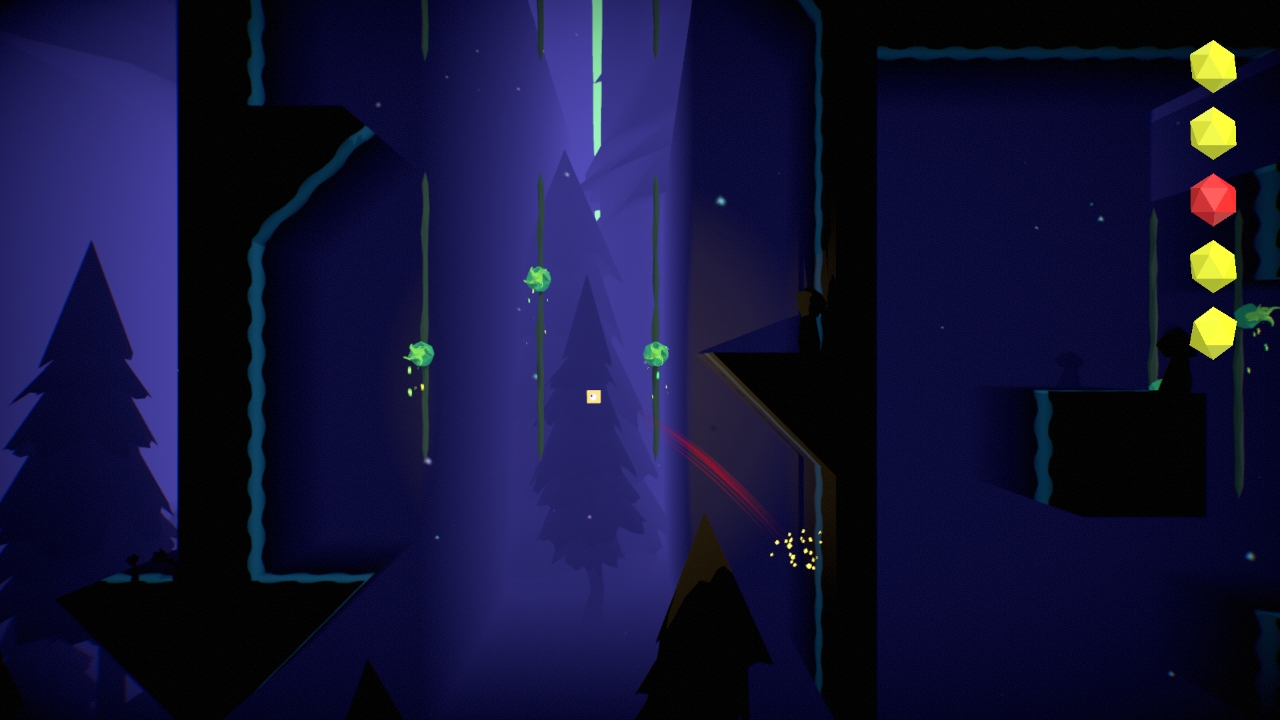Click the topmost yellow gem in the collection column
This screenshot has width=1280, height=720.
click(x=1213, y=68)
